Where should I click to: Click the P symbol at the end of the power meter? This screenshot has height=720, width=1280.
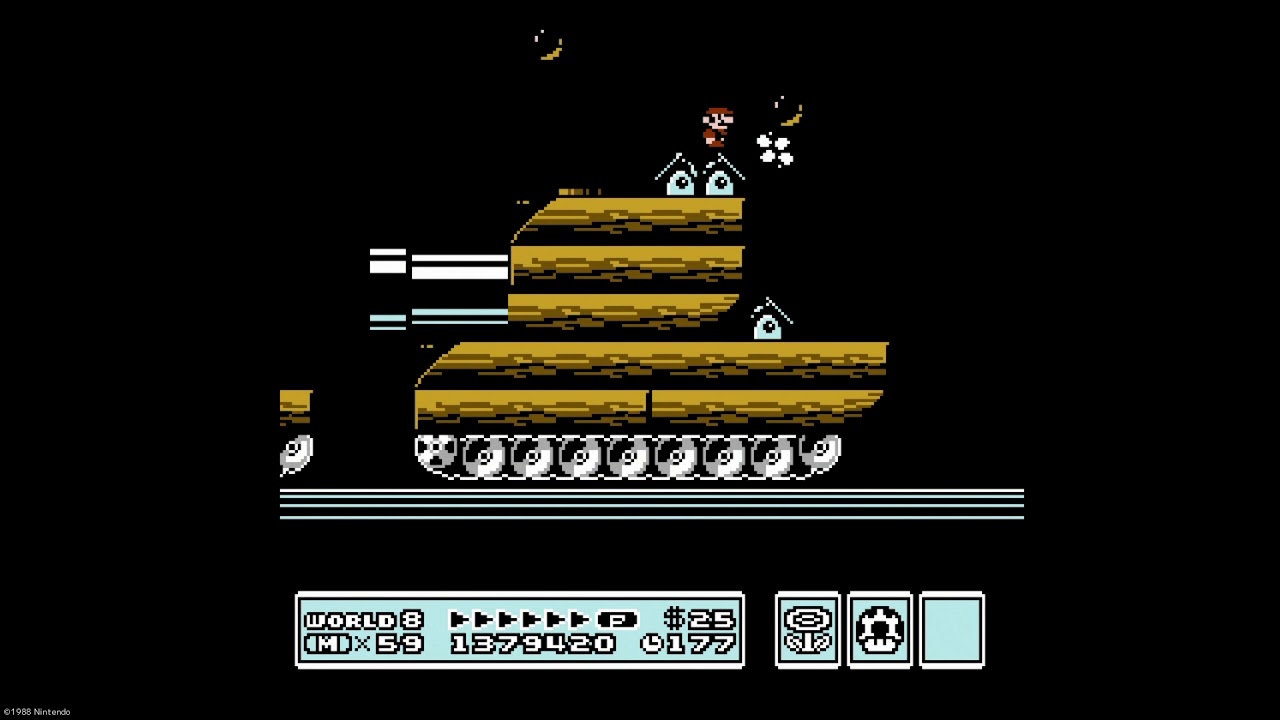pos(619,618)
